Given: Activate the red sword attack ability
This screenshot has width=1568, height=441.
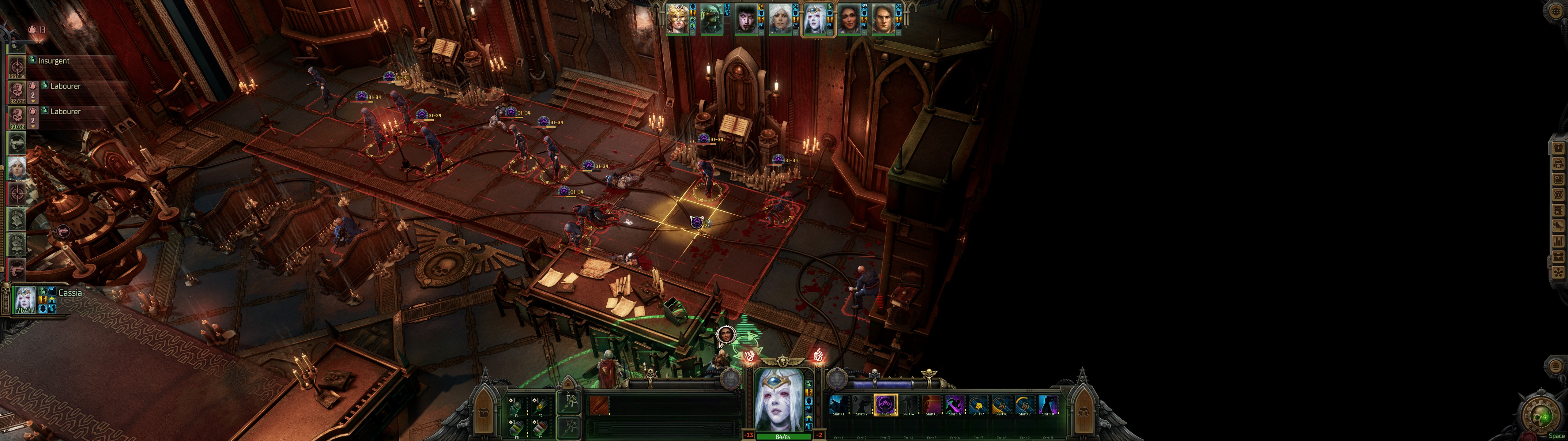Looking at the screenshot, I should (x=599, y=405).
